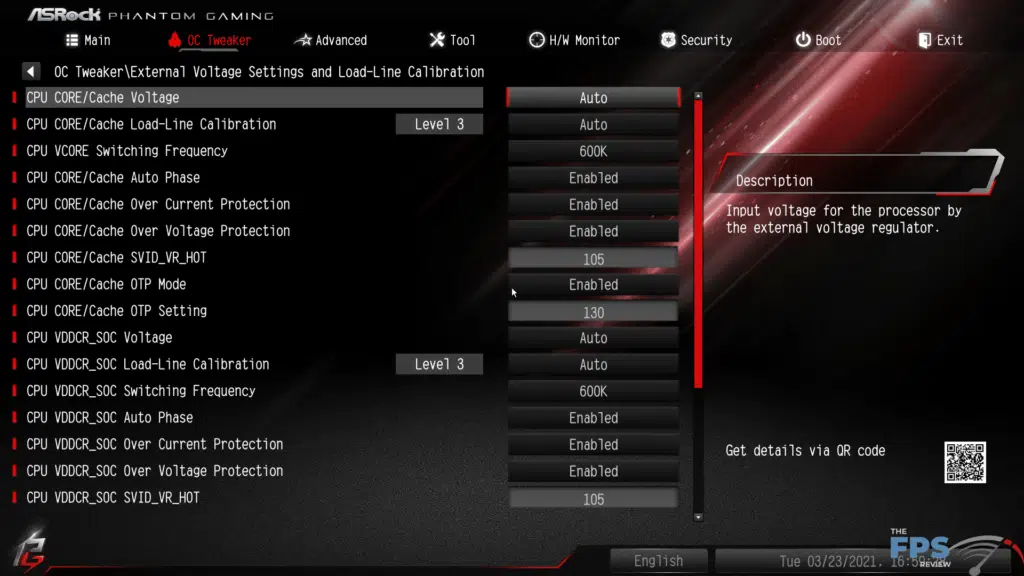
Task: Select CPU CORE/Cache Over Voltage Protection row
Action: pos(158,231)
